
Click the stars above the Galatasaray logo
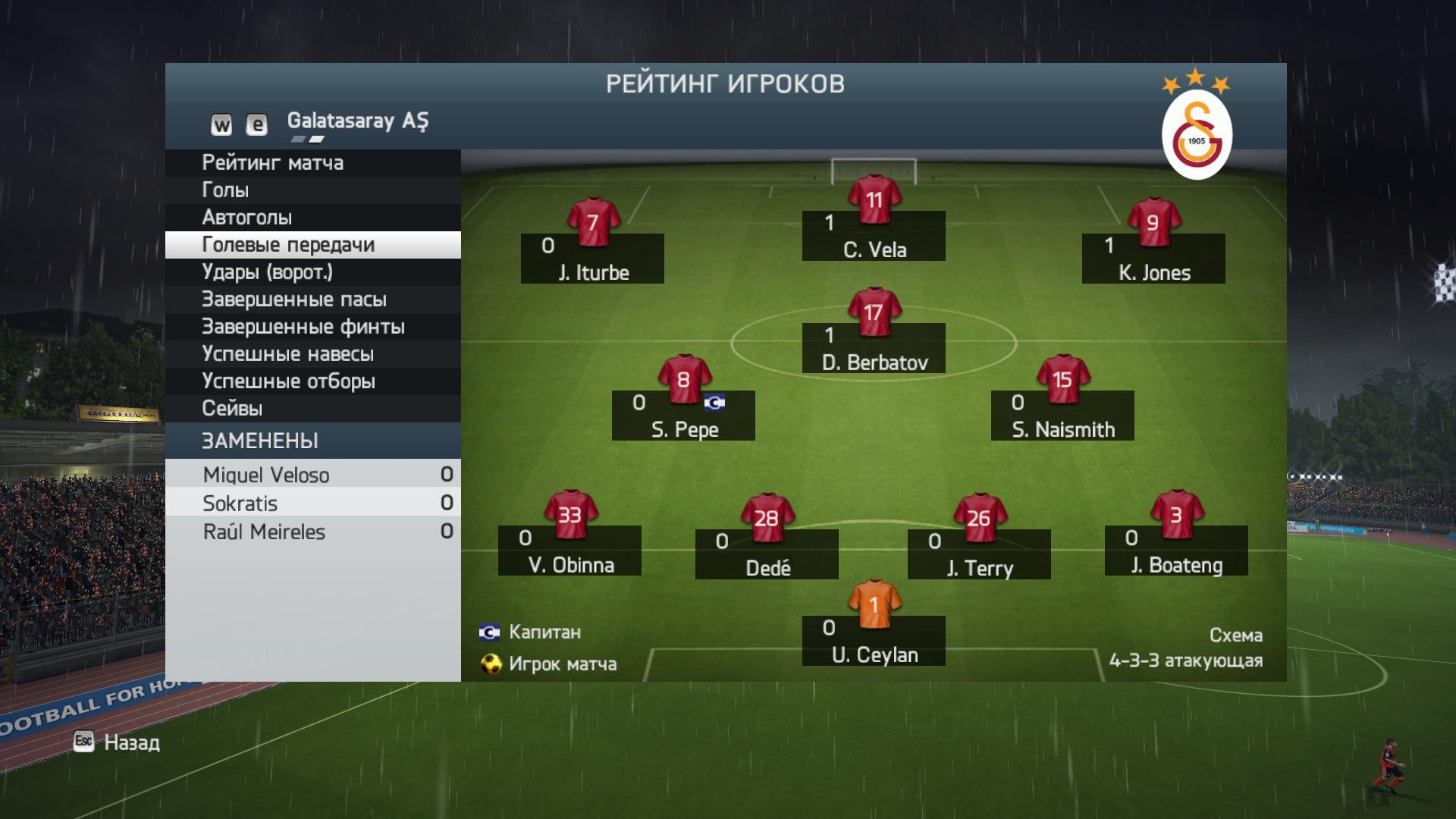click(x=1196, y=81)
